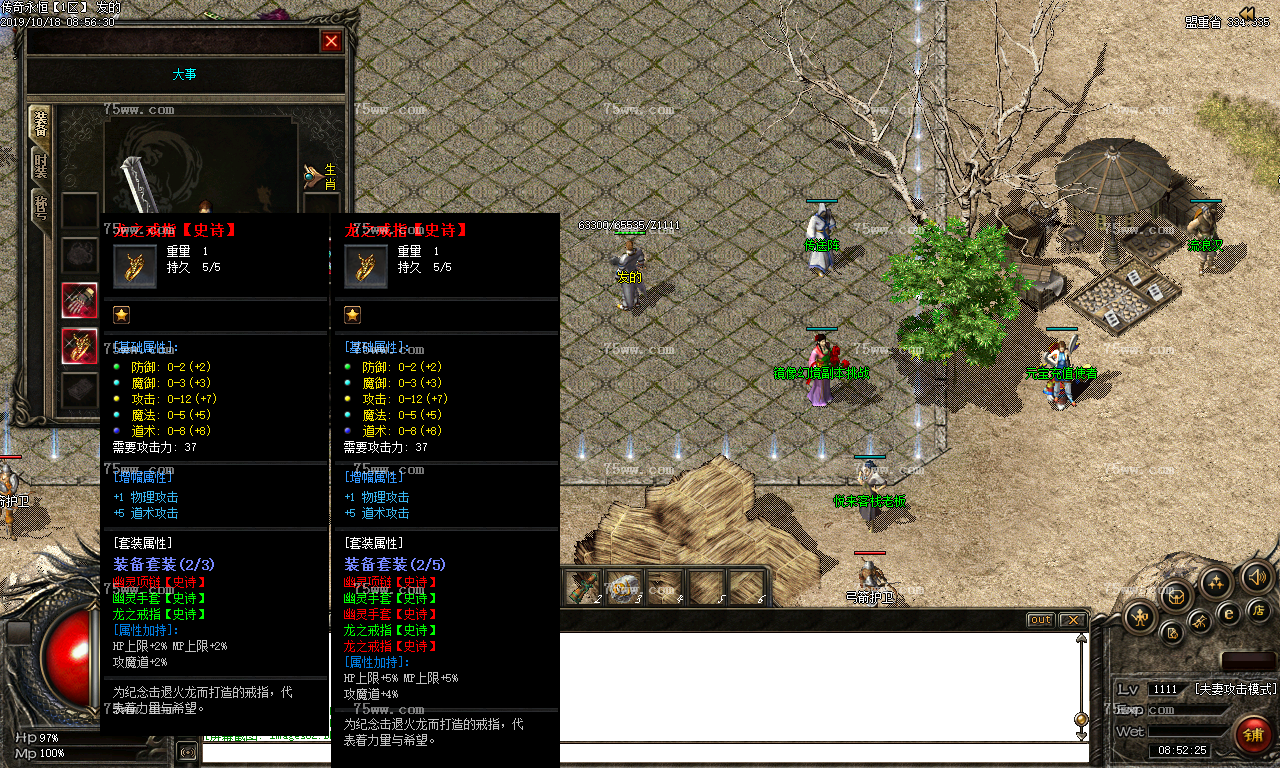Switch to the 时装 costume tab

[40, 165]
